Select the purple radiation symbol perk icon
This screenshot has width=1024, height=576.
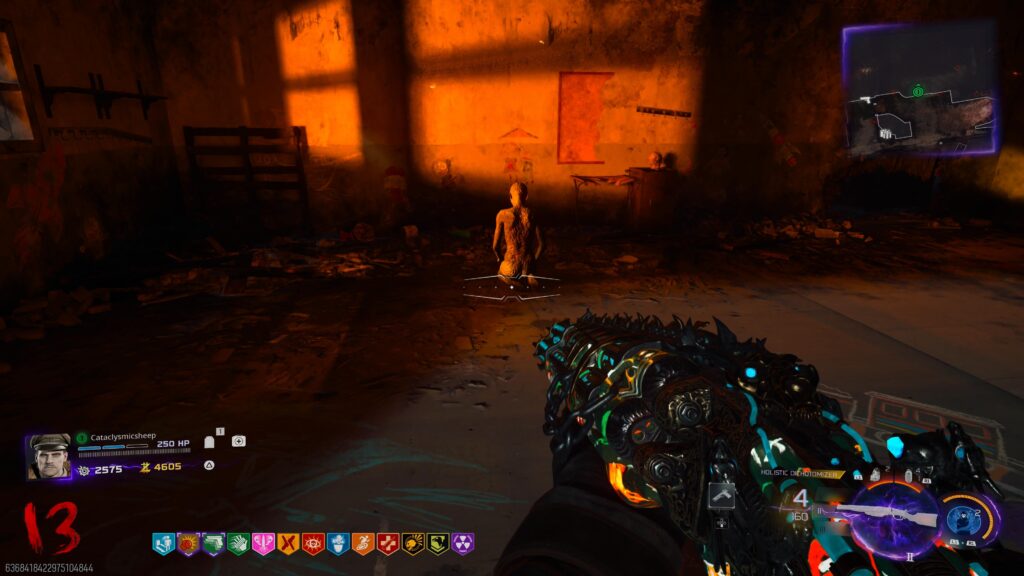[463, 543]
